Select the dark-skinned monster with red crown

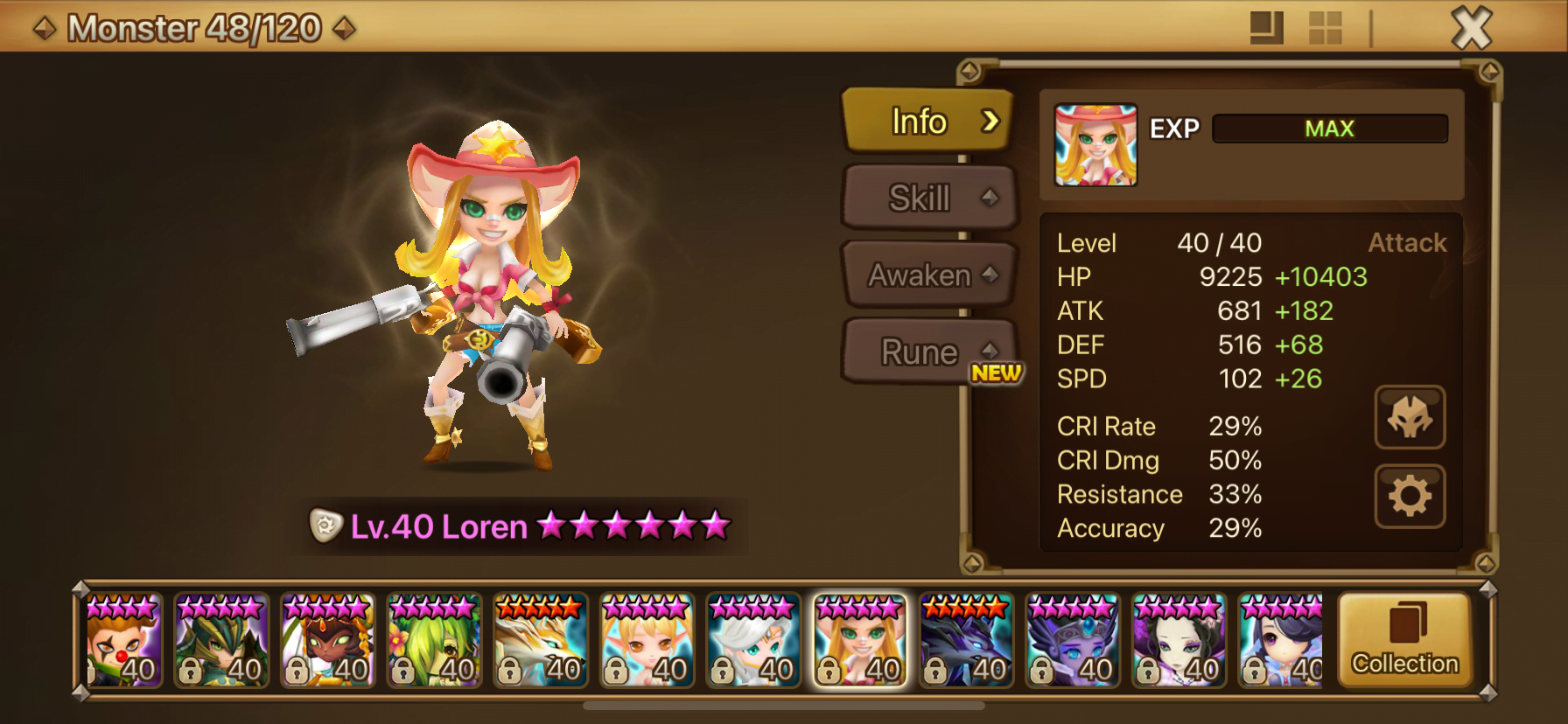[328, 641]
